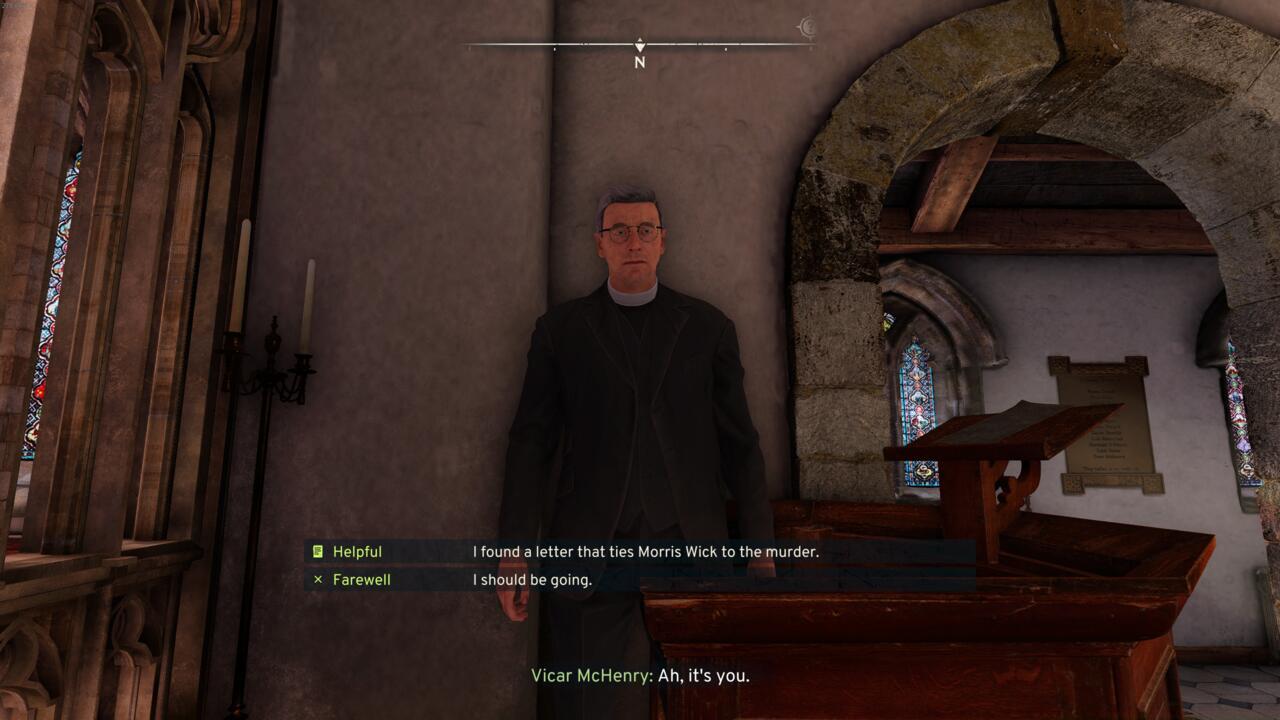Click the green Helpful label text
Image resolution: width=1280 pixels, height=720 pixels.
[357, 551]
